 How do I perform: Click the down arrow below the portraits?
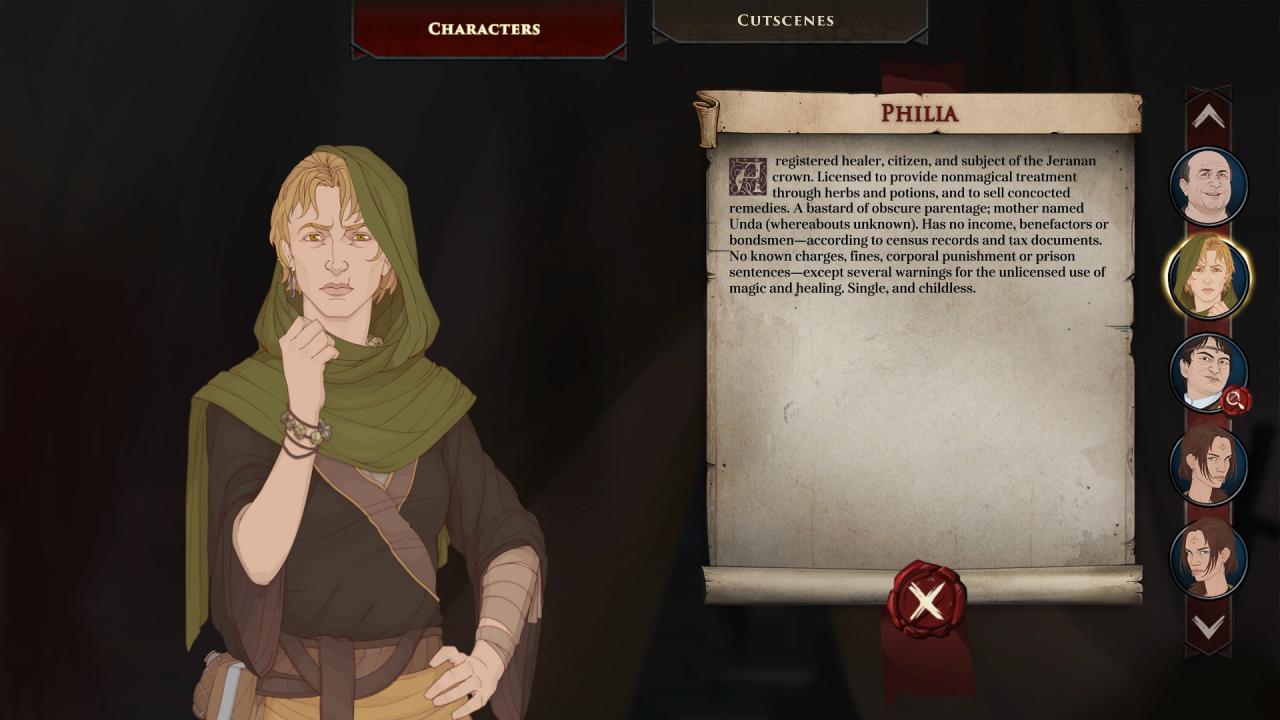(x=1208, y=628)
